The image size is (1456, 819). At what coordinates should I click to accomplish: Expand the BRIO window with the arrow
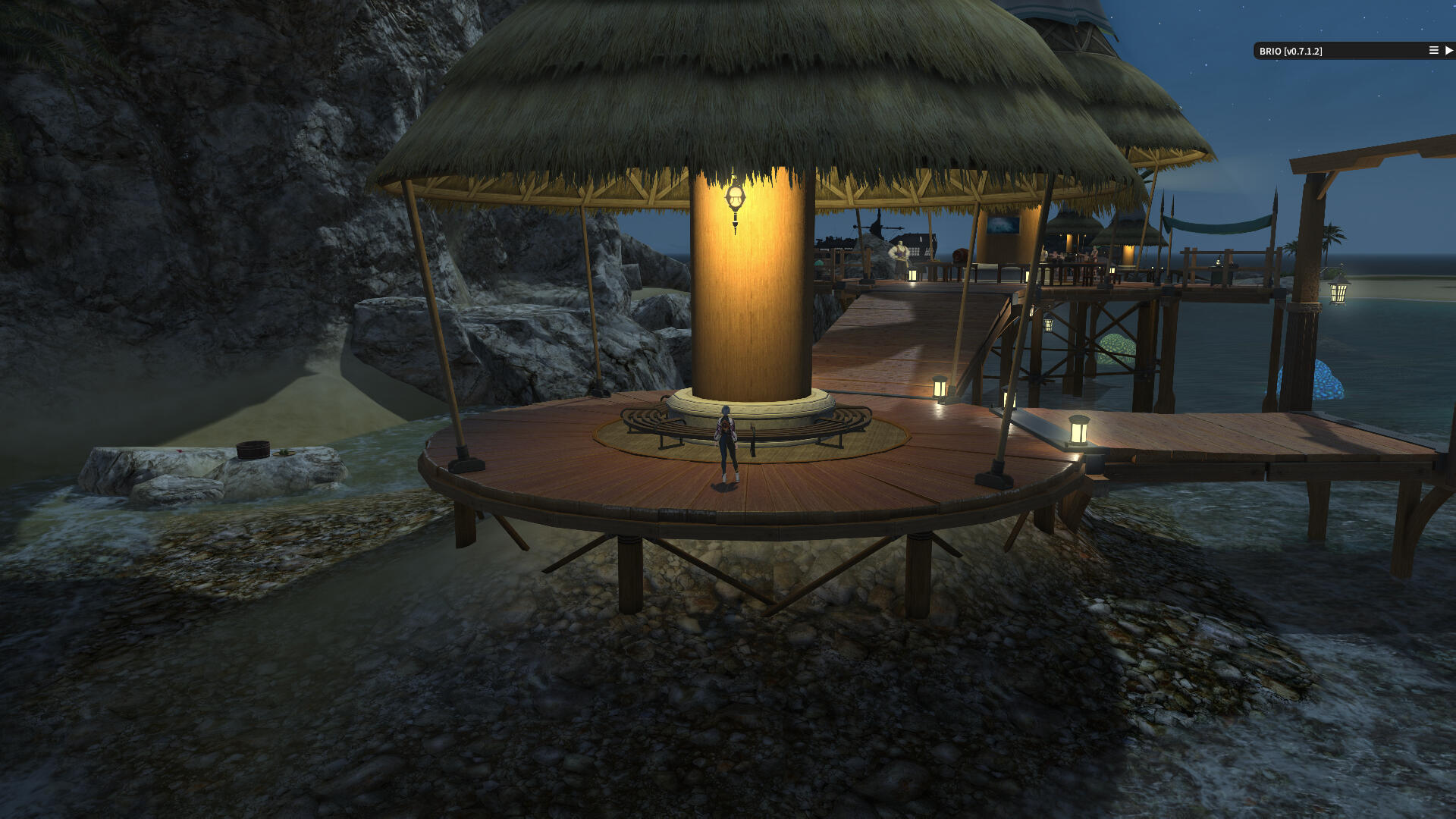1448,51
